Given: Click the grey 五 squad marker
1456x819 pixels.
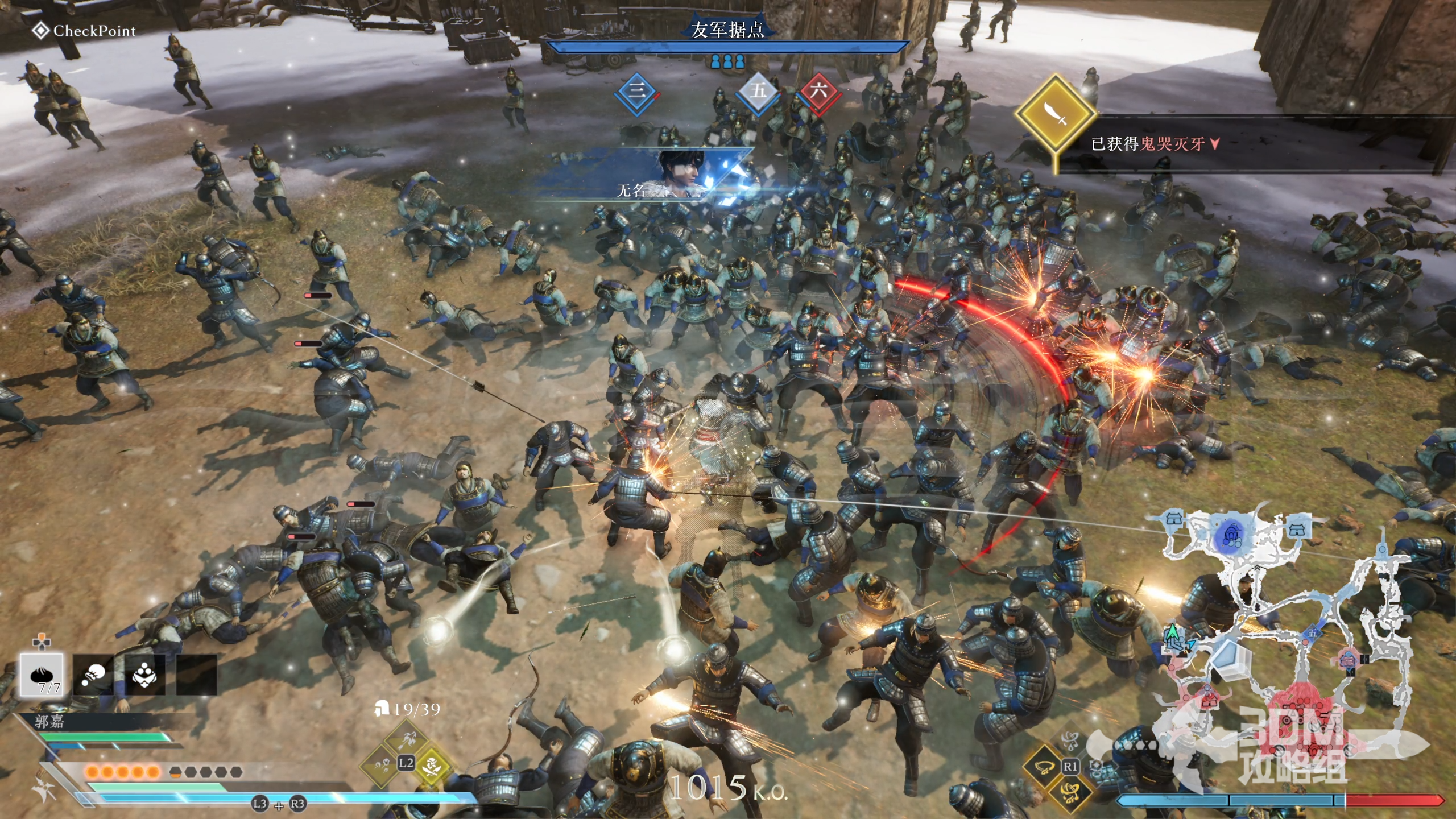Looking at the screenshot, I should [758, 92].
